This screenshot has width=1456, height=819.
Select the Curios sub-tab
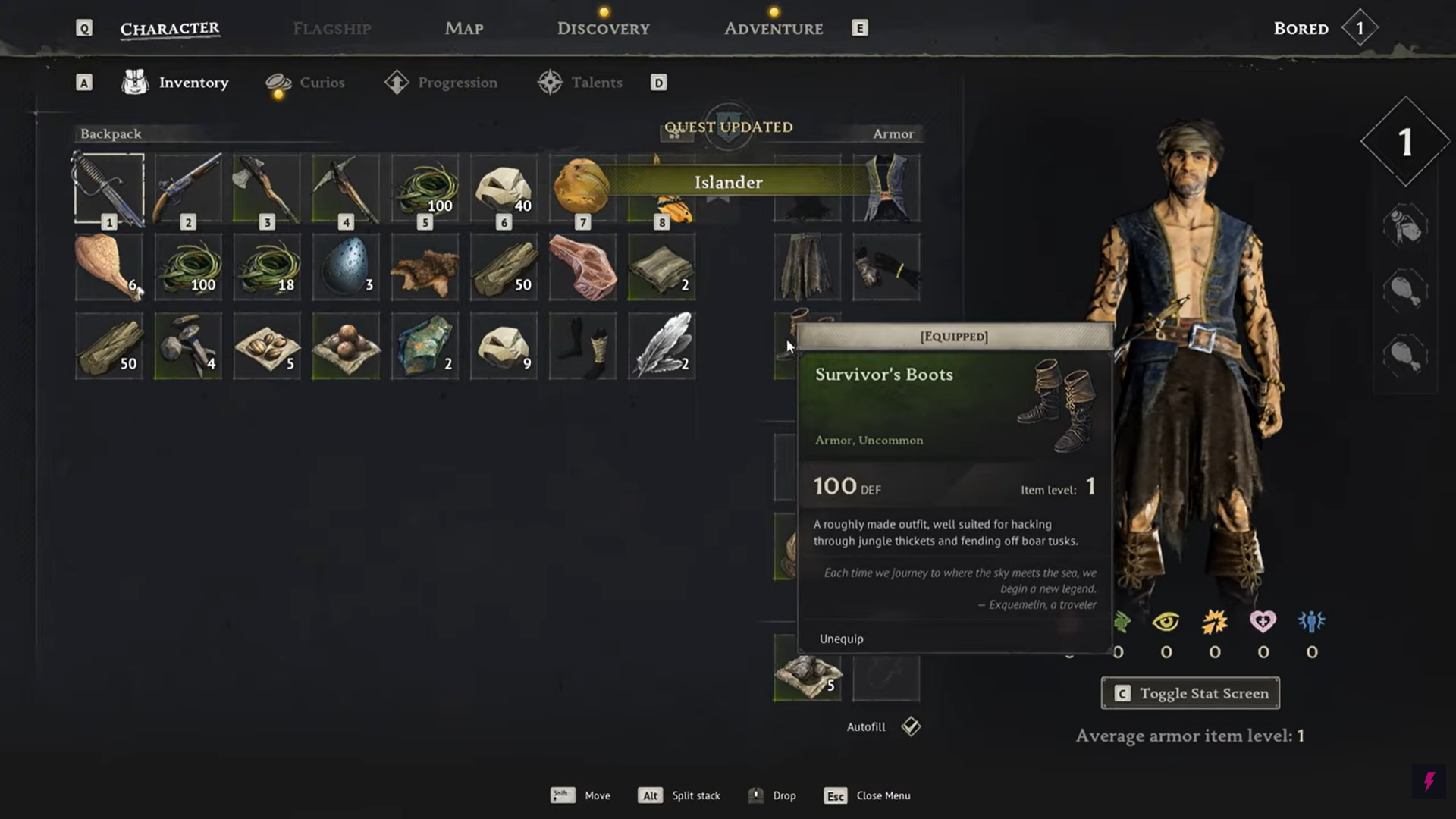click(321, 83)
